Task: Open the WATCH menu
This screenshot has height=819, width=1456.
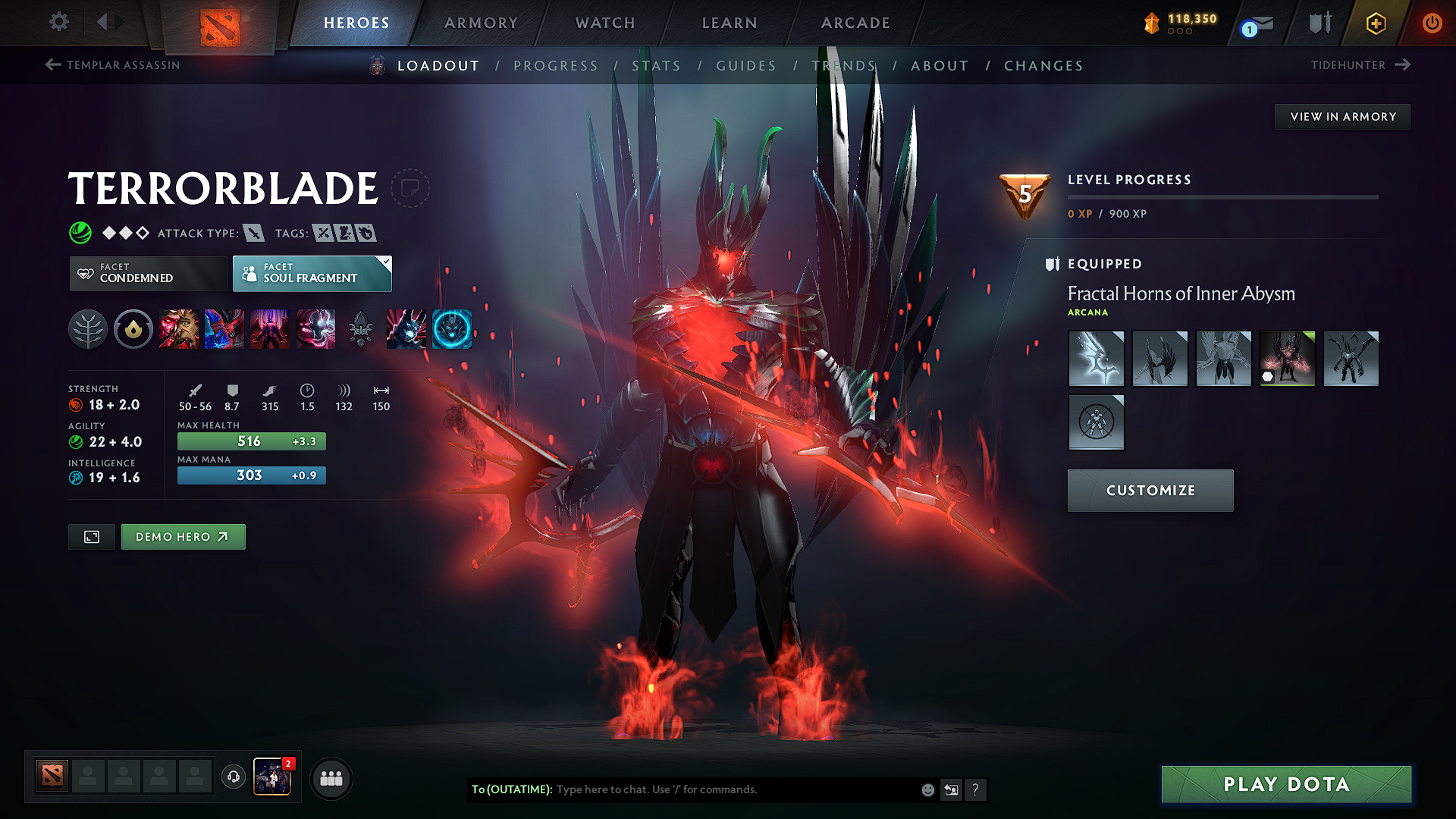Action: coord(604,23)
